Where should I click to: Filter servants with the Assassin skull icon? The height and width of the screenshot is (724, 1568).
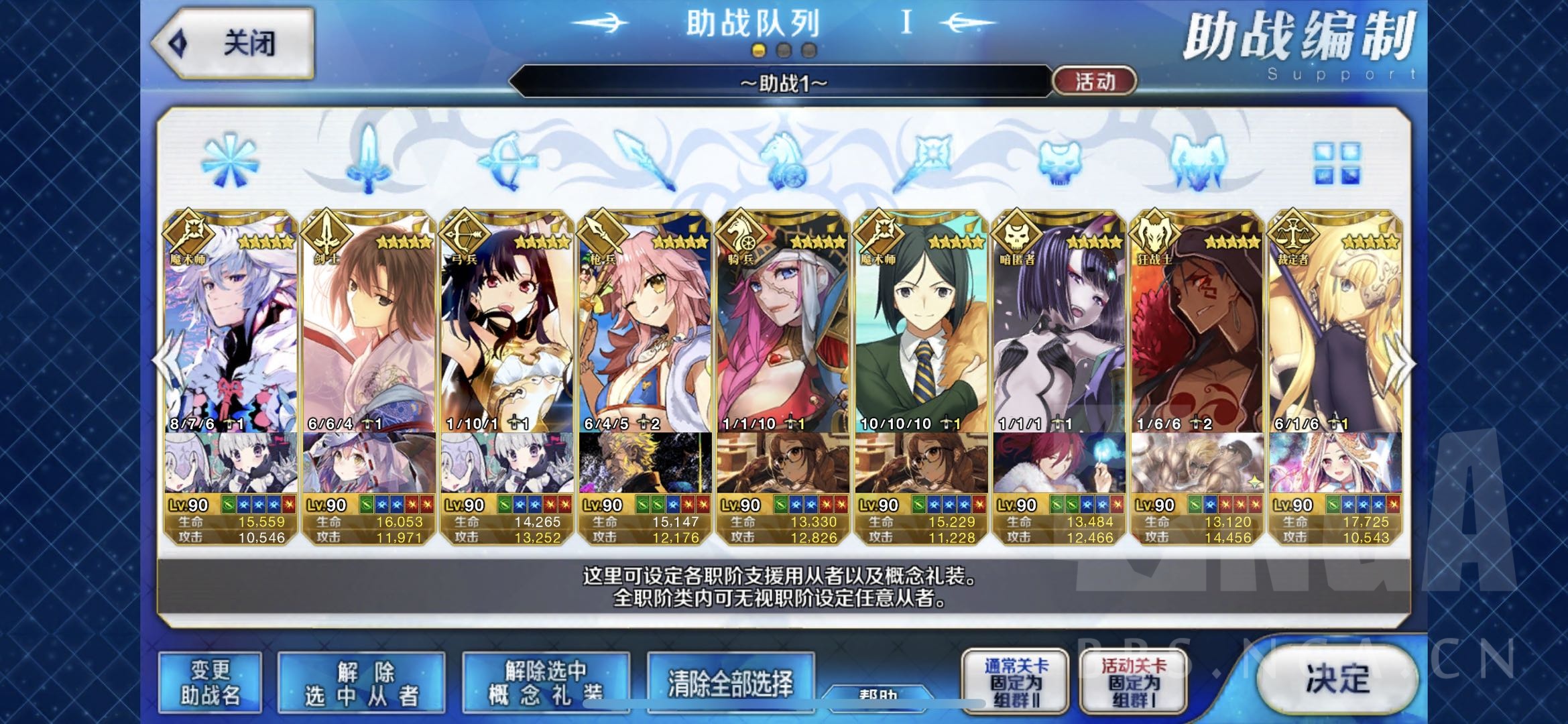click(1058, 163)
